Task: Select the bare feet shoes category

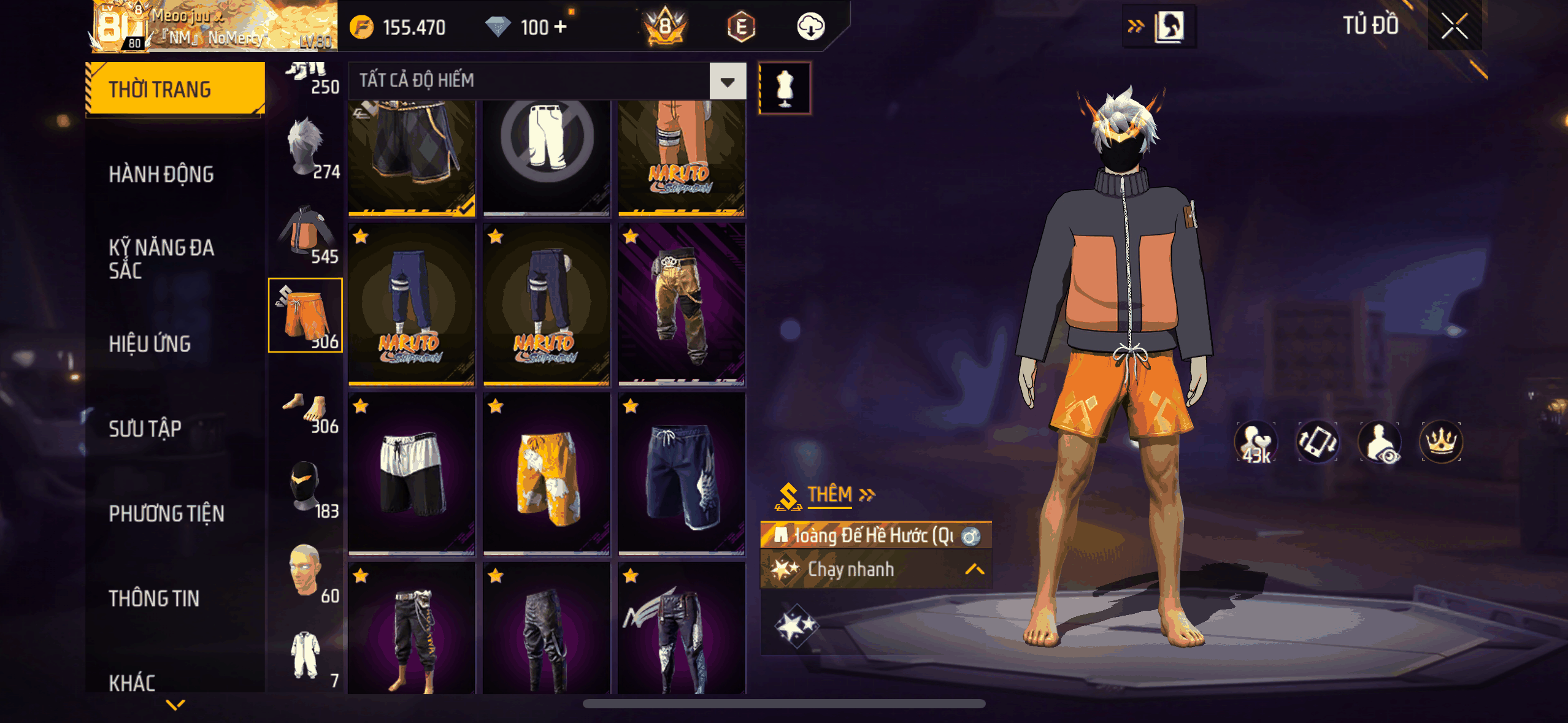Action: (x=306, y=409)
